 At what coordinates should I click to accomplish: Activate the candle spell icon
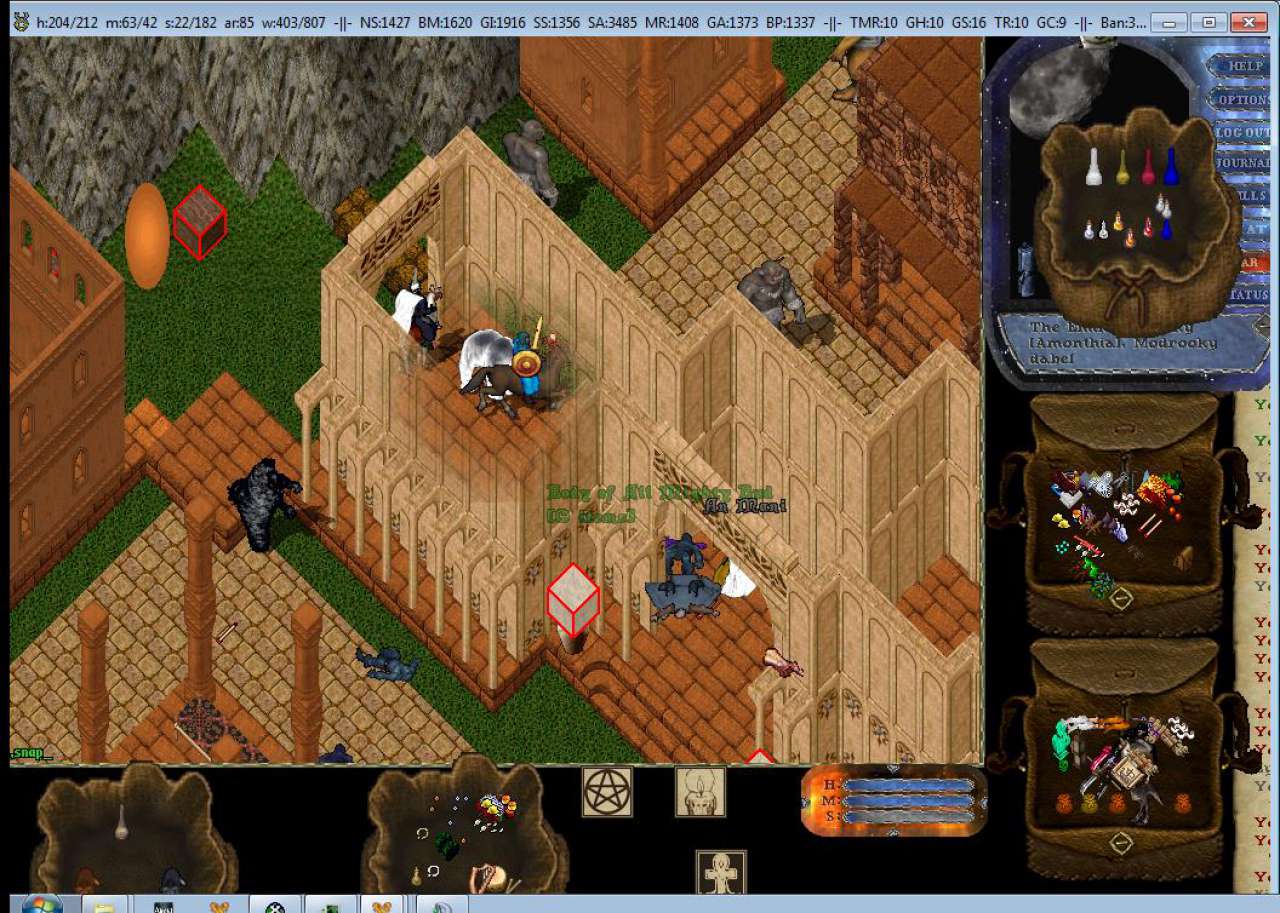tap(700, 792)
